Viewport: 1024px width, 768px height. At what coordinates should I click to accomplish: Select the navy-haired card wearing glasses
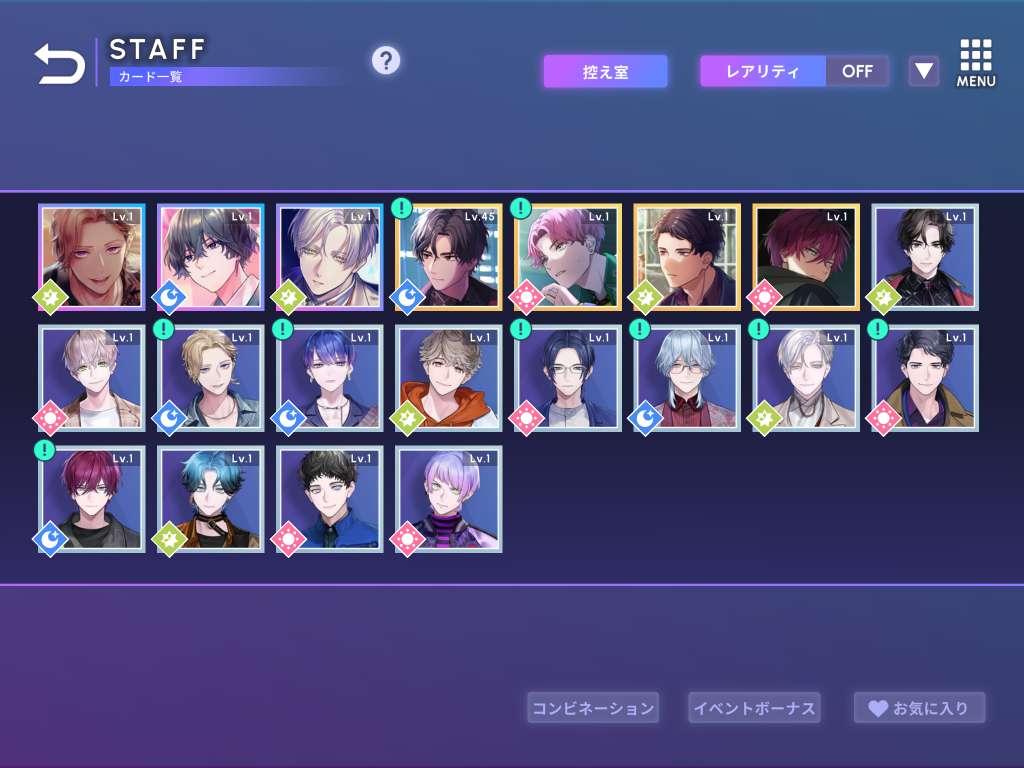point(568,378)
